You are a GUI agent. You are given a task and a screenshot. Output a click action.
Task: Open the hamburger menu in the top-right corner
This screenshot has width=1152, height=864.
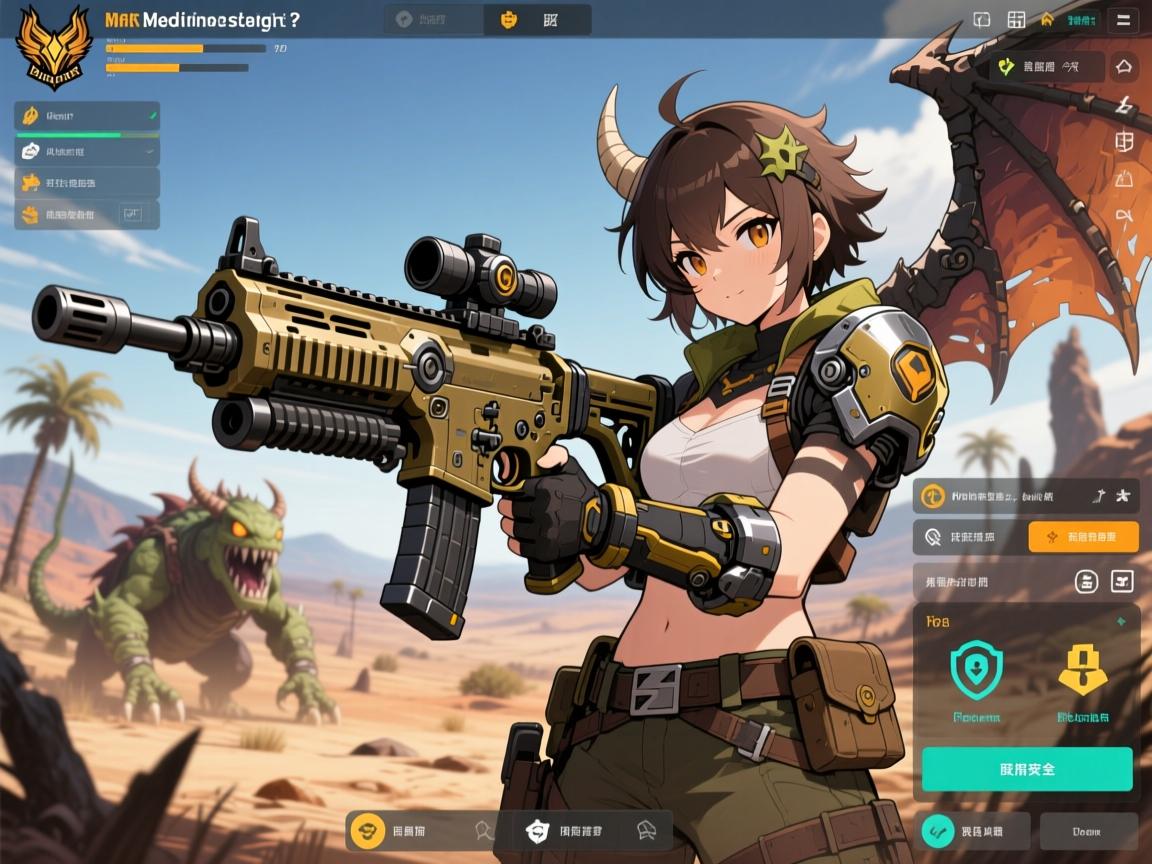point(1124,19)
